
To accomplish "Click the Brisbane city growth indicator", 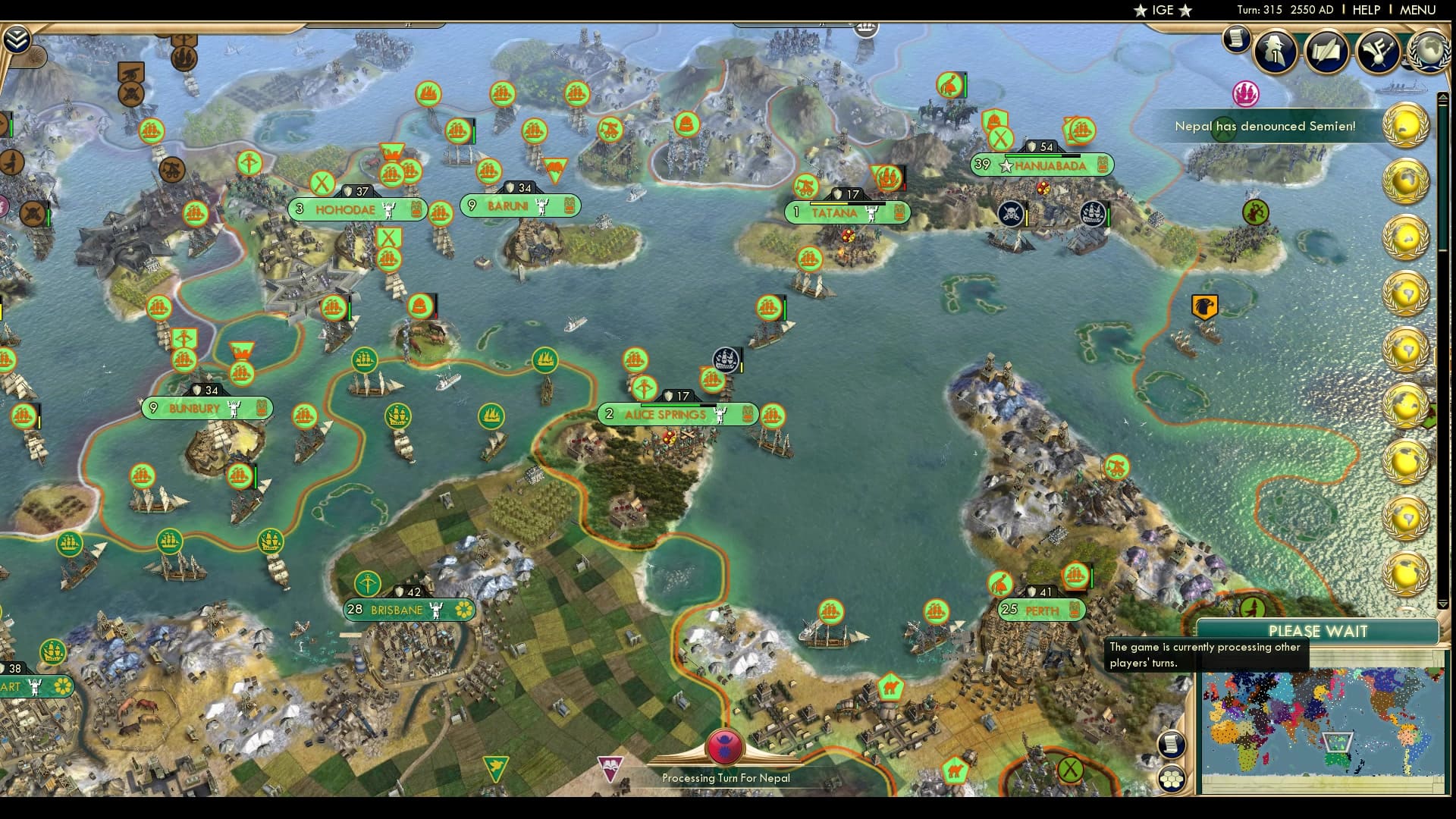I will 353,609.
